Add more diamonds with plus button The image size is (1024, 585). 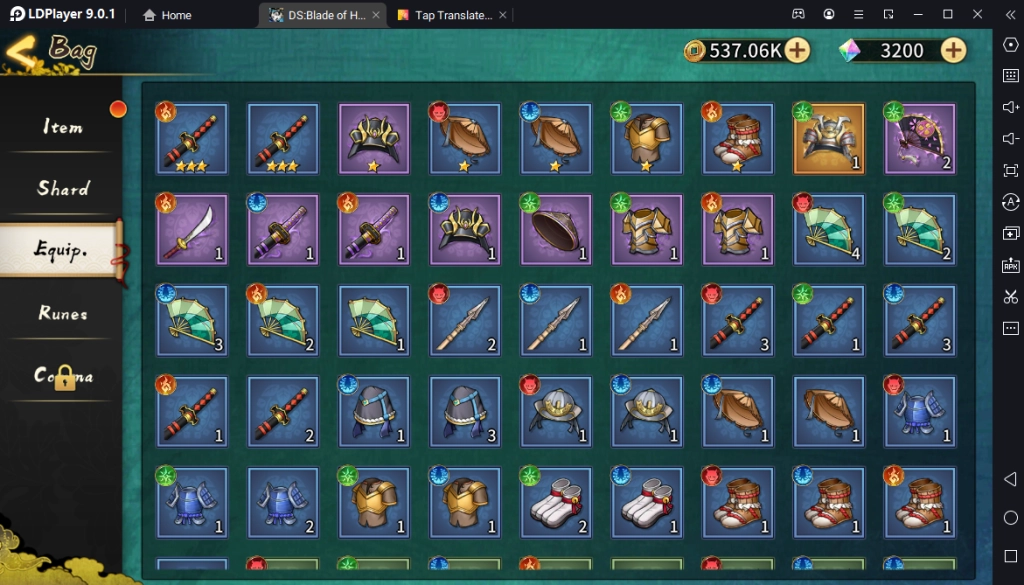[953, 50]
